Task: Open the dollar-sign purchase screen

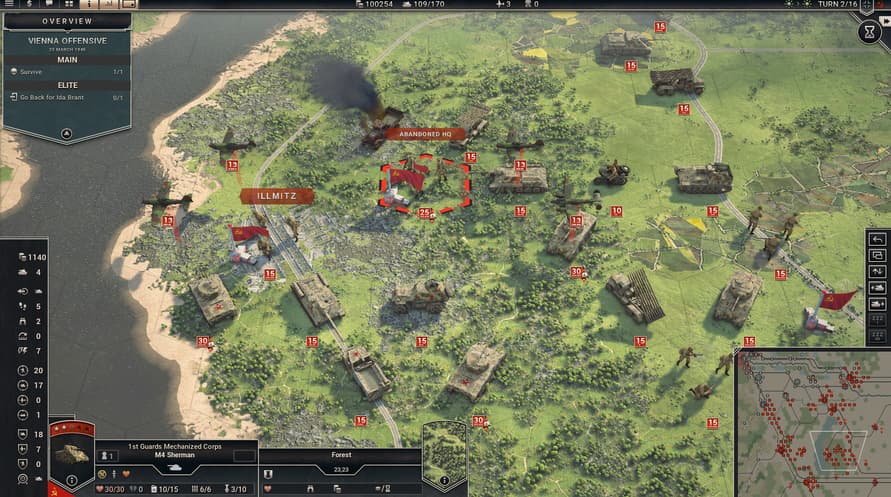Action: [28, 4]
